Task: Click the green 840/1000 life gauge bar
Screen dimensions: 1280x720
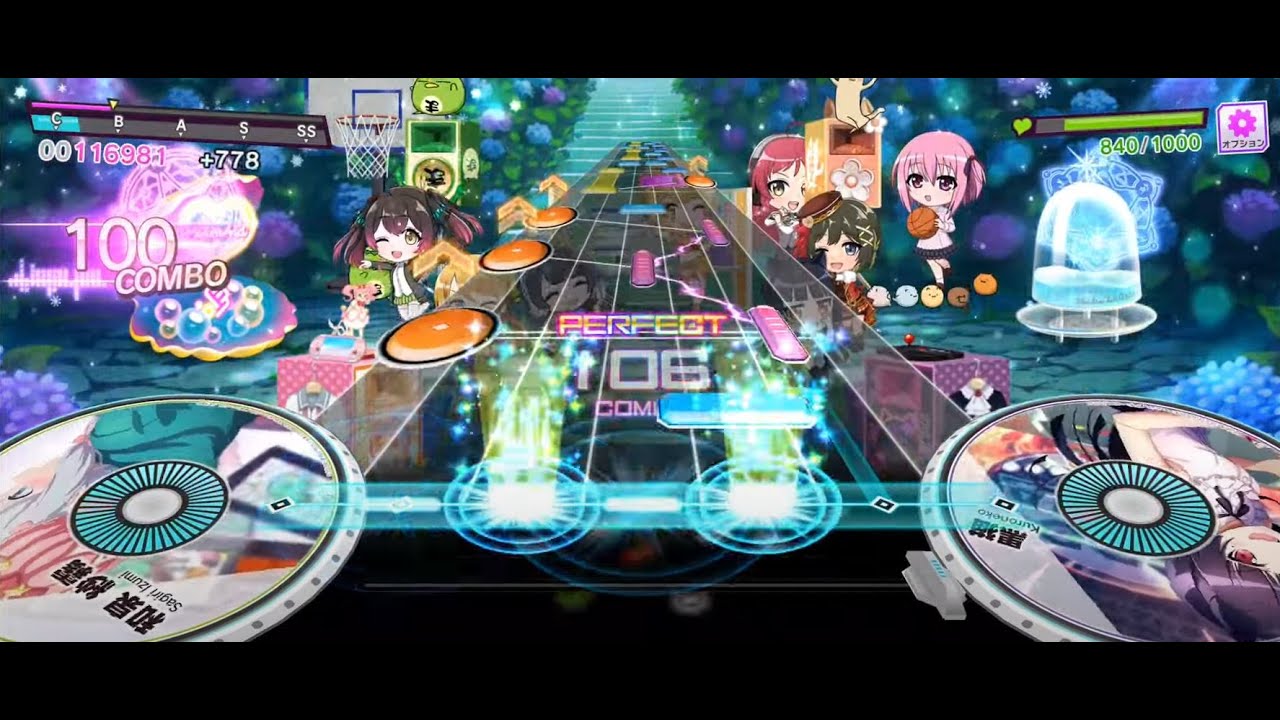Action: point(1130,120)
